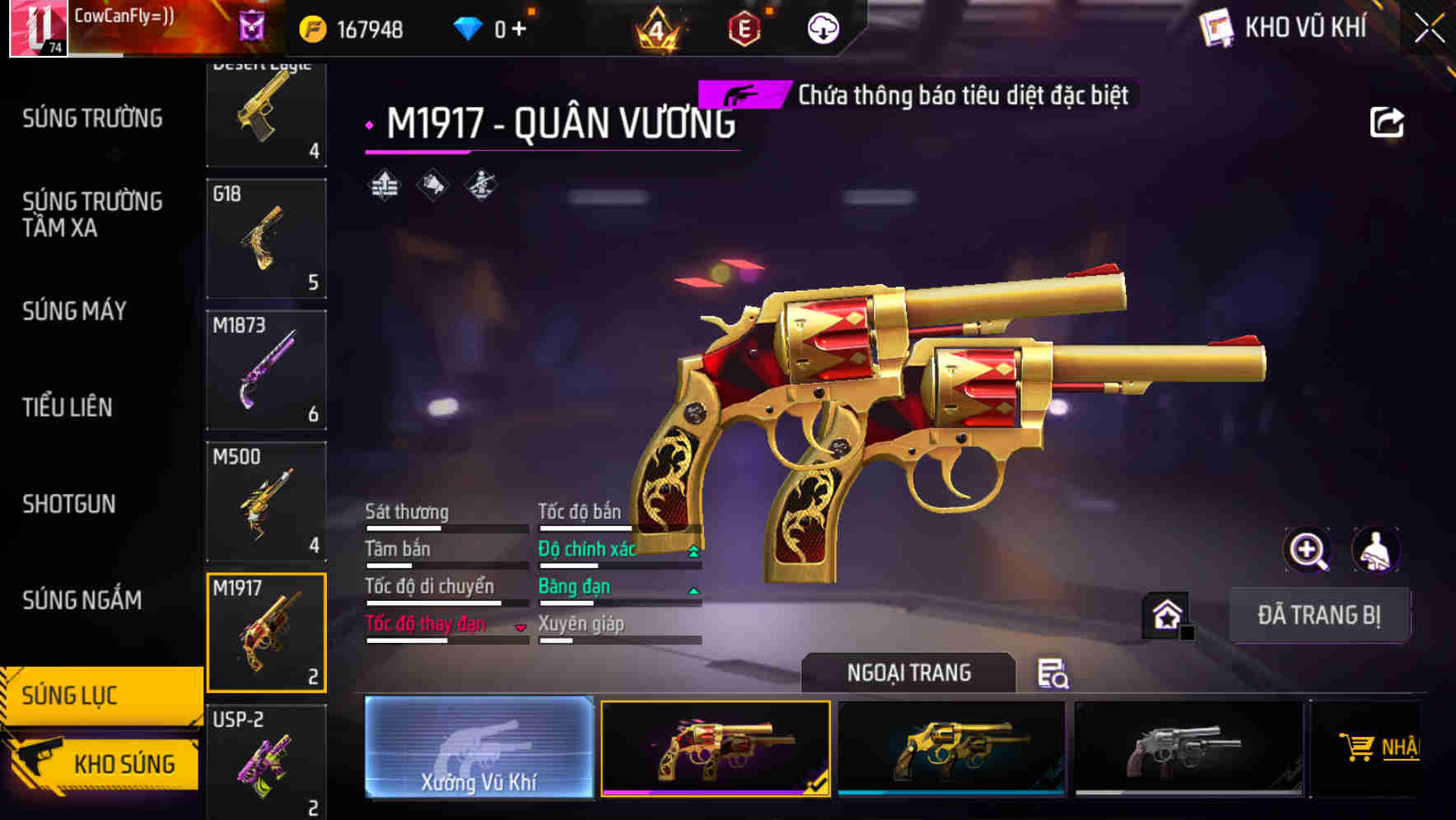1456x820 pixels.
Task: Switch to the SÚNG LỤC category tab
Action: coord(99,696)
